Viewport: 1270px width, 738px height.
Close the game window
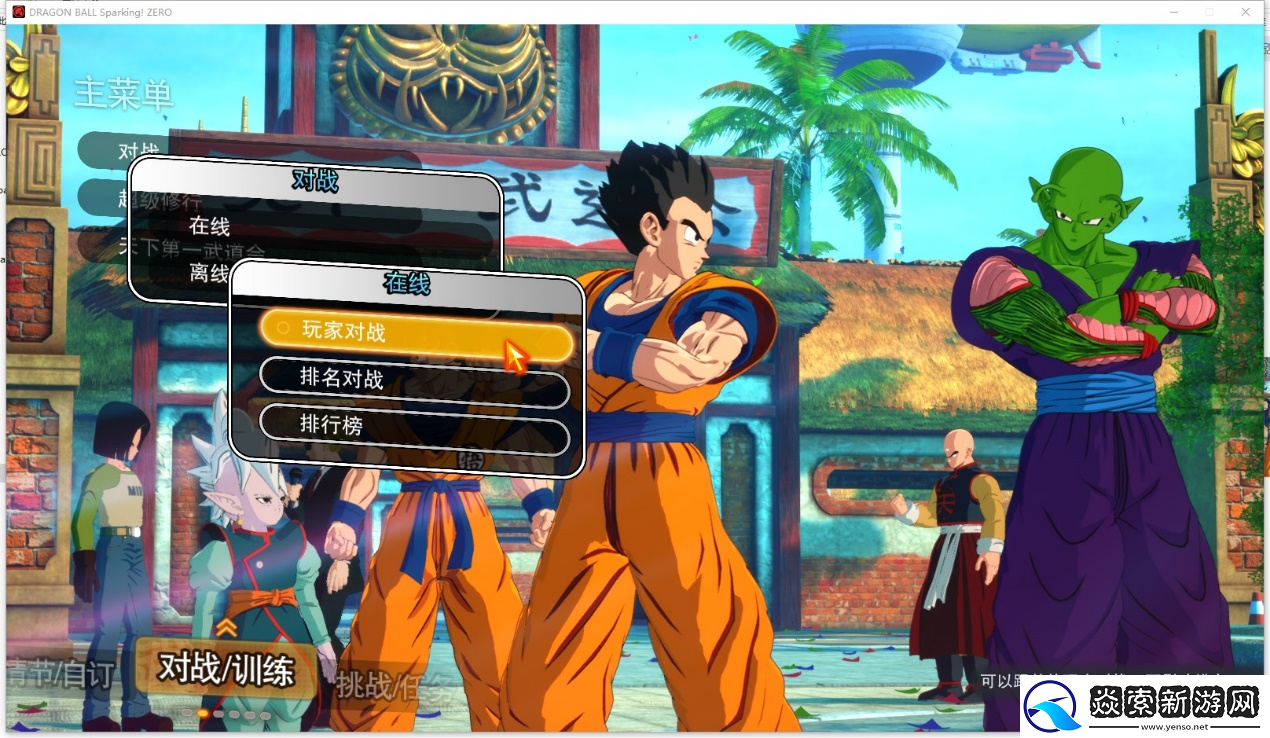[x=1245, y=11]
